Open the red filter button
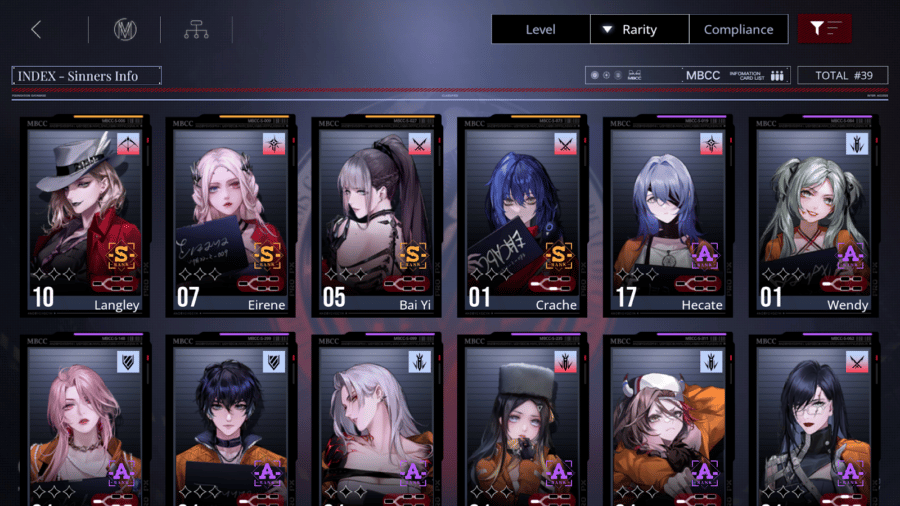This screenshot has height=506, width=900. coord(824,29)
